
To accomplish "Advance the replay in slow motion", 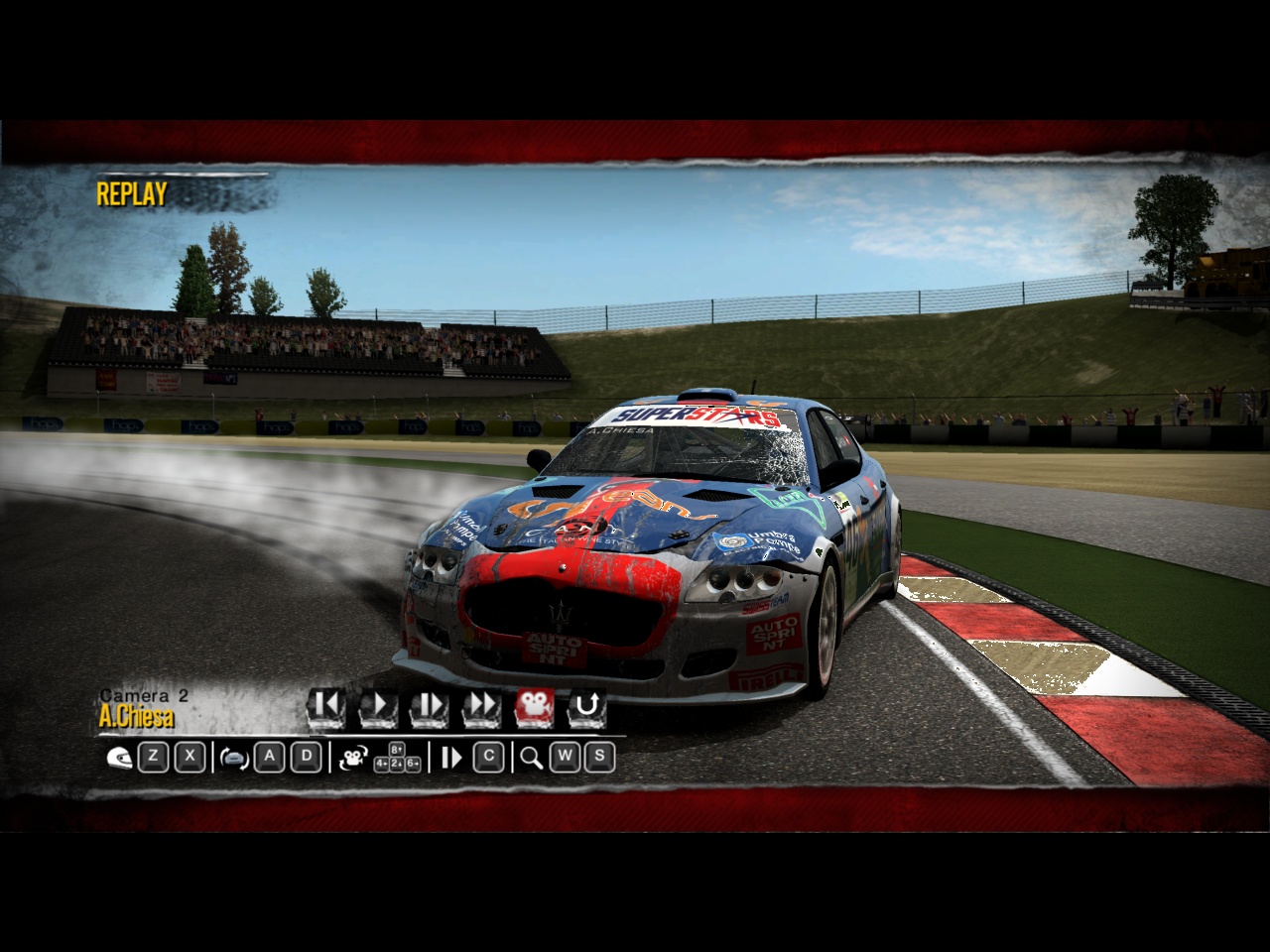I will point(430,706).
